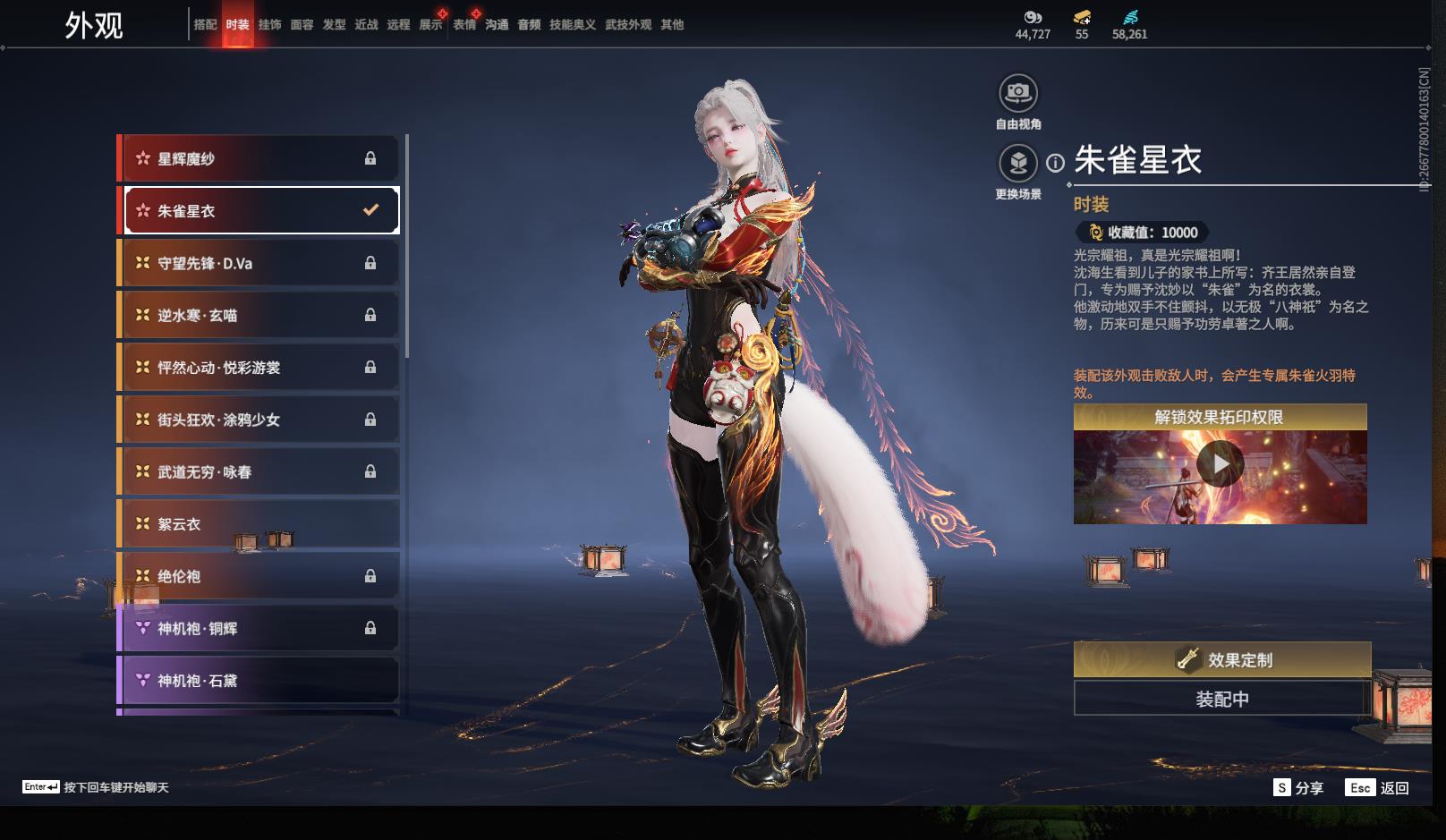Go back with the 返回 button

tap(1378, 788)
